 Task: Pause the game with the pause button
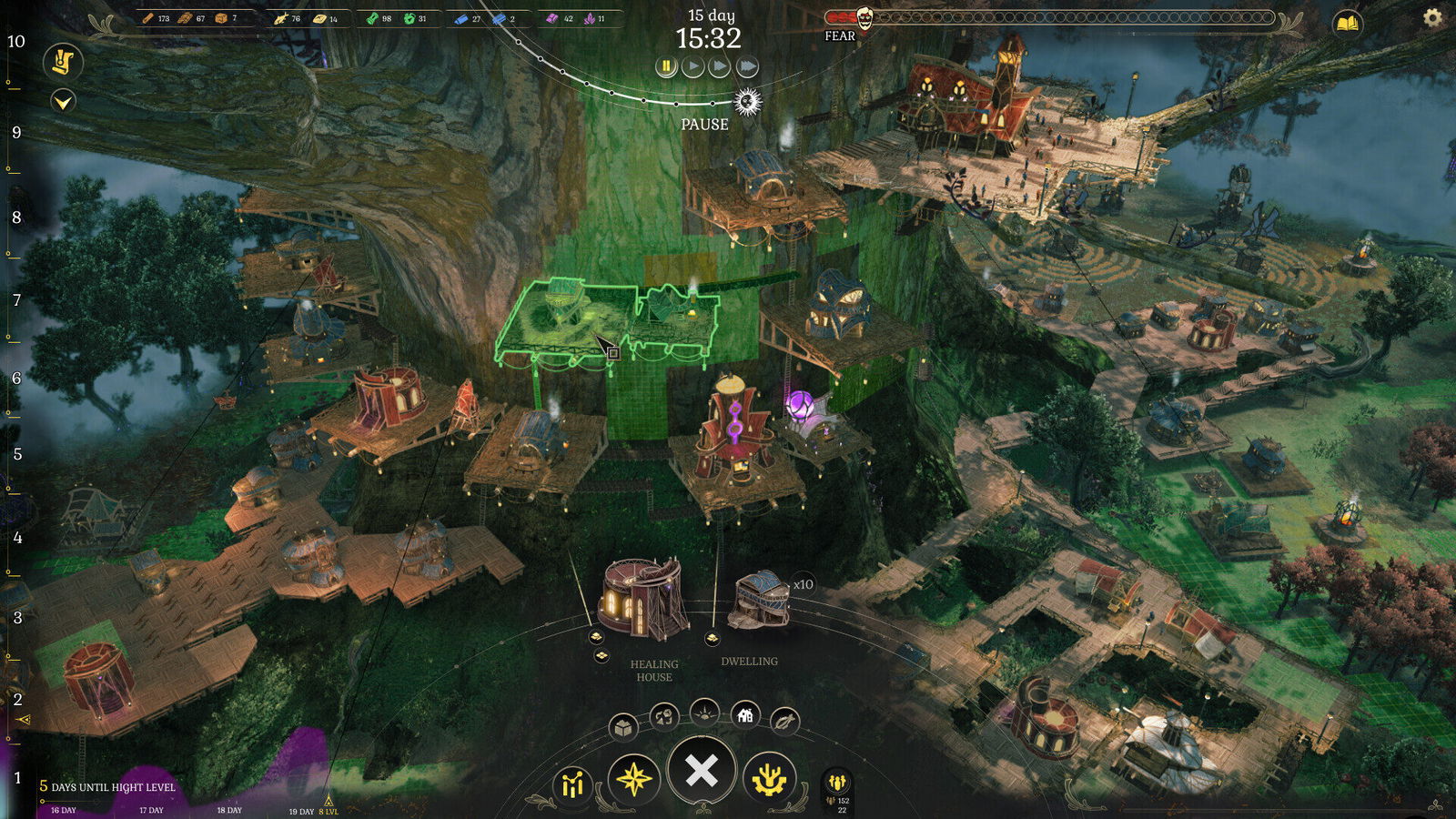point(666,66)
